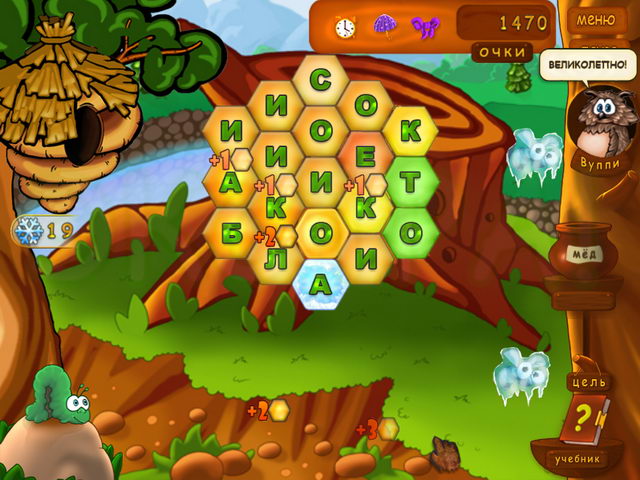The height and width of the screenshot is (480, 640).
Task: Select the letter Б tile
Action: pyautogui.click(x=230, y=232)
